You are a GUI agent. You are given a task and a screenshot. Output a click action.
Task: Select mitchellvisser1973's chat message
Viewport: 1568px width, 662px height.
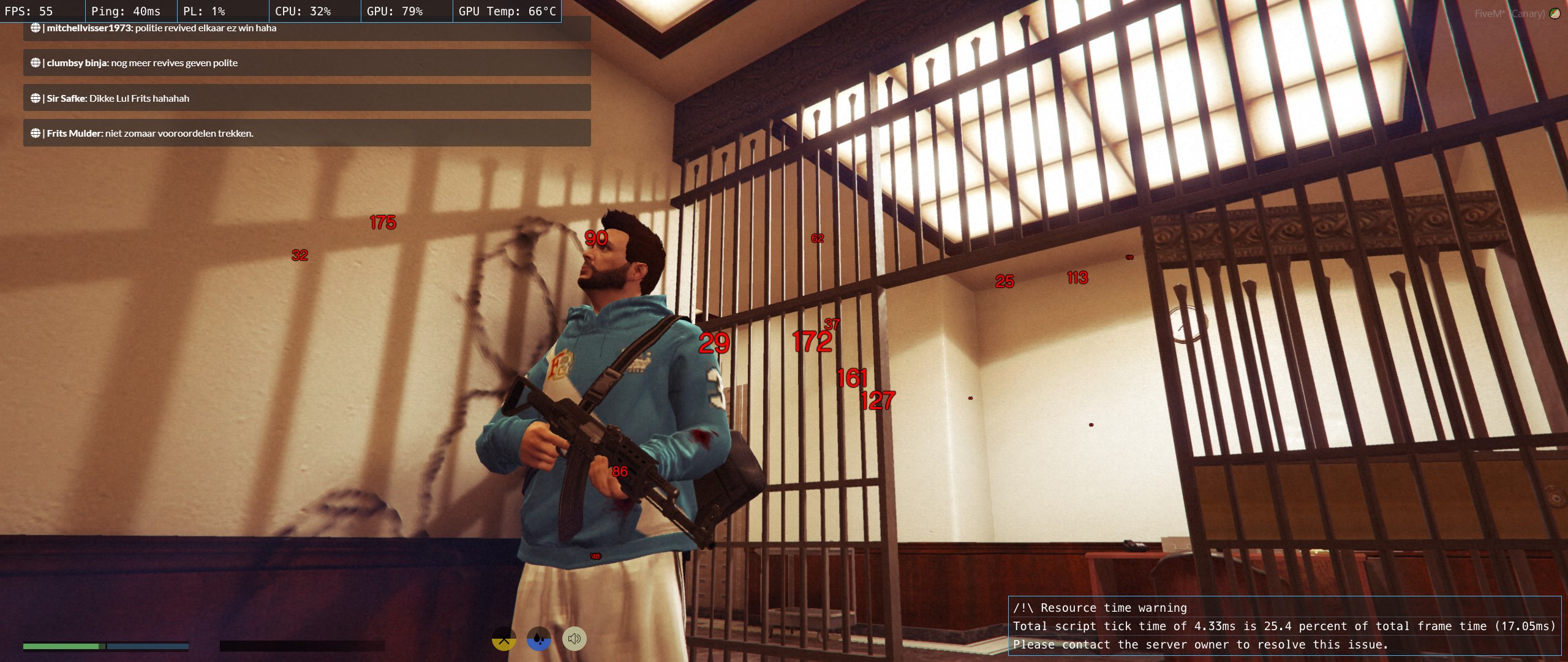(306, 29)
